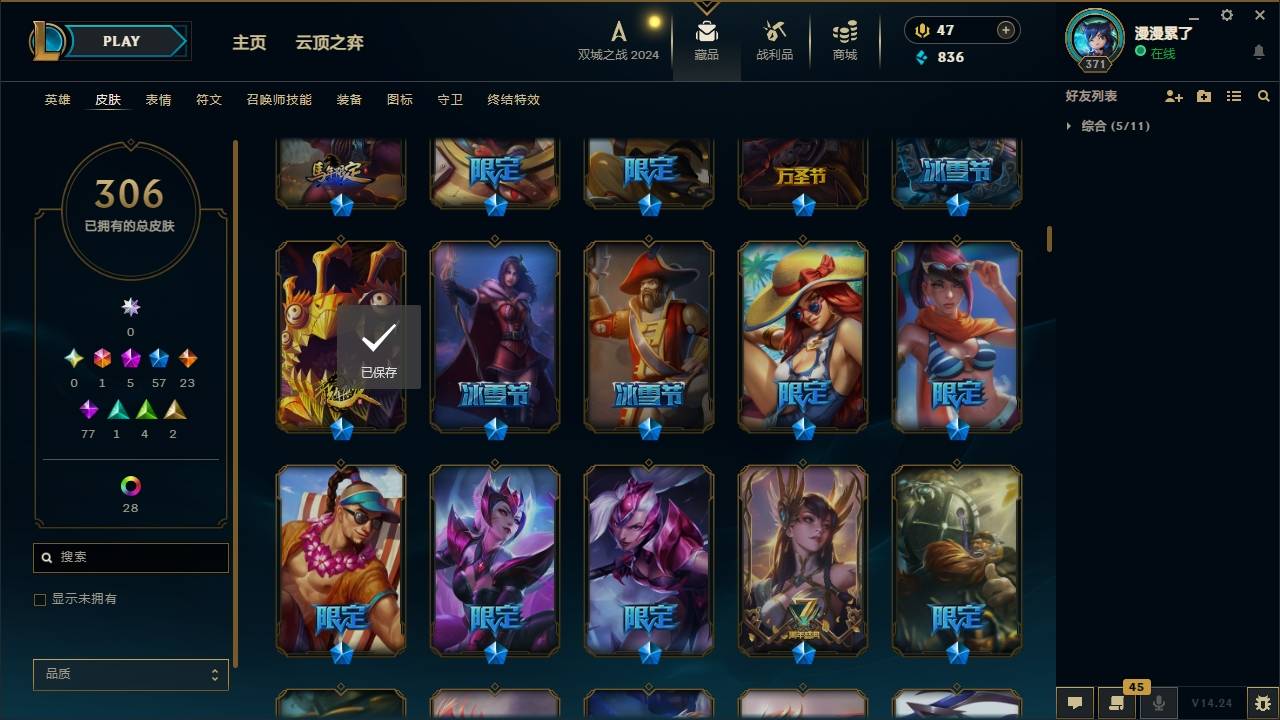Open the 云顶之弈 menu item
The image size is (1280, 720).
coord(330,42)
